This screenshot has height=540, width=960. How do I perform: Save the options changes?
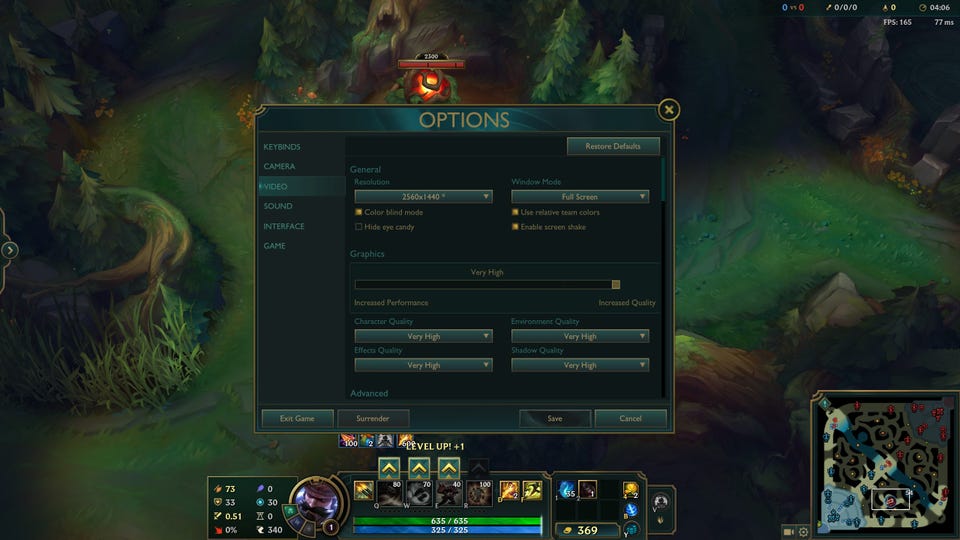coord(555,419)
